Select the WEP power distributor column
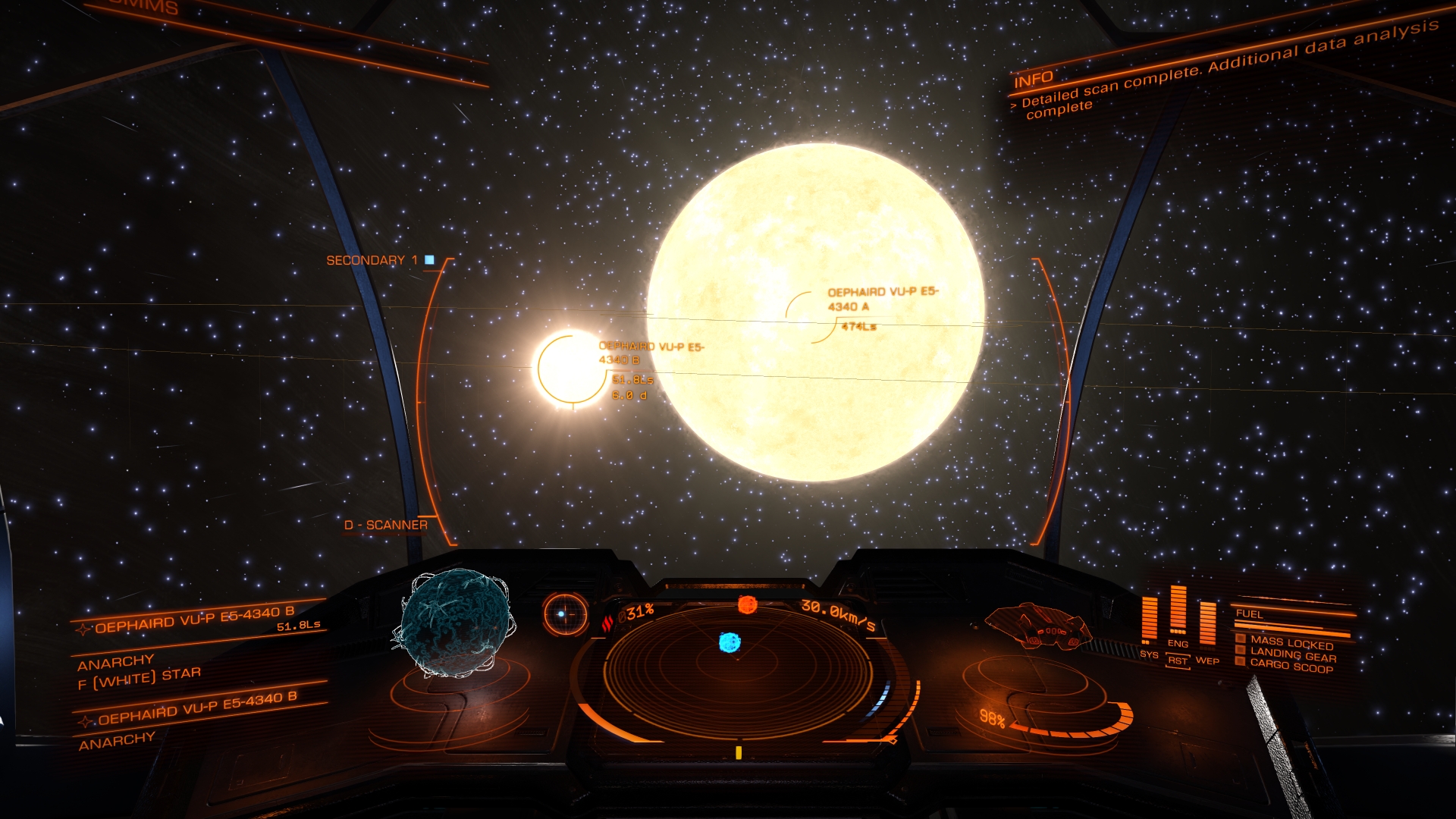 1207,623
